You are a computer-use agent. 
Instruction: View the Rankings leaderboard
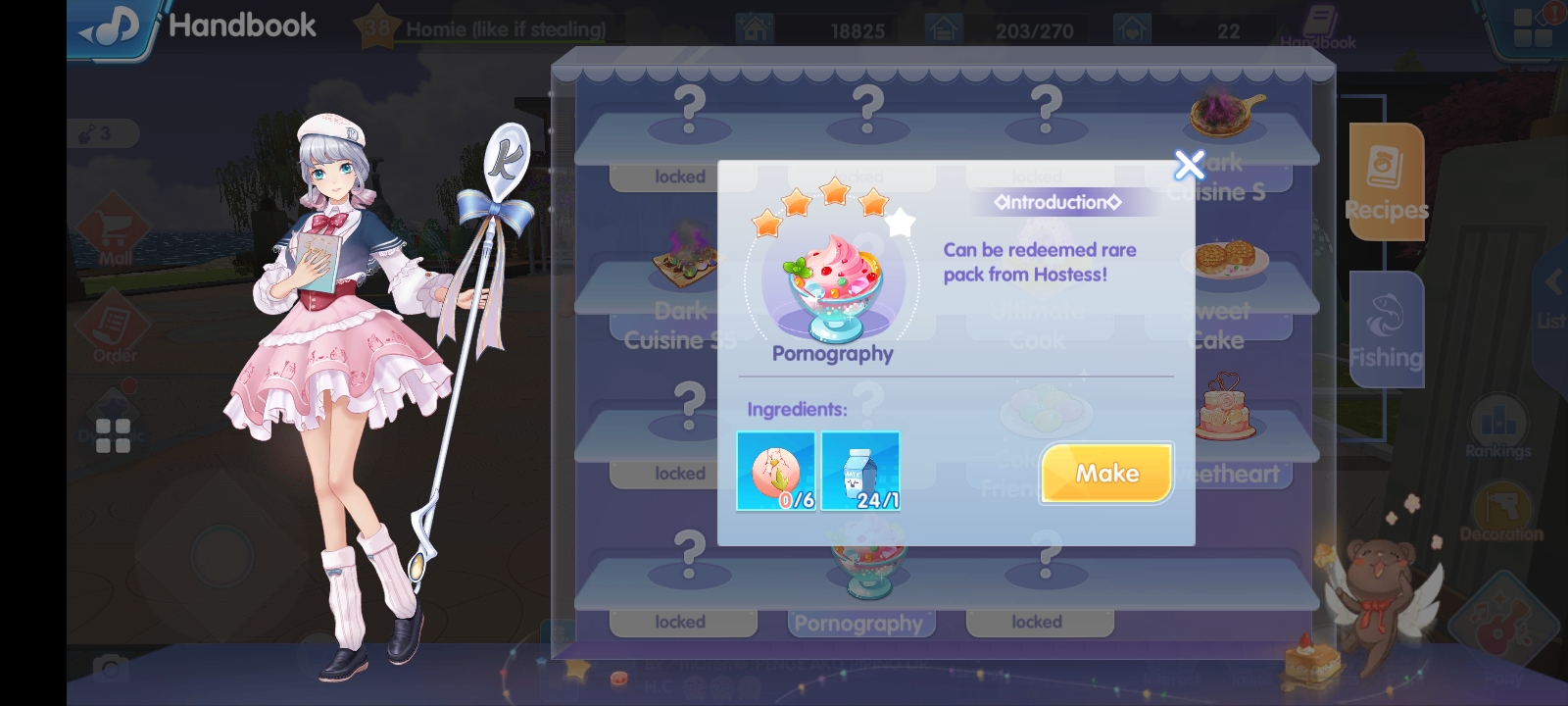pyautogui.click(x=1500, y=424)
